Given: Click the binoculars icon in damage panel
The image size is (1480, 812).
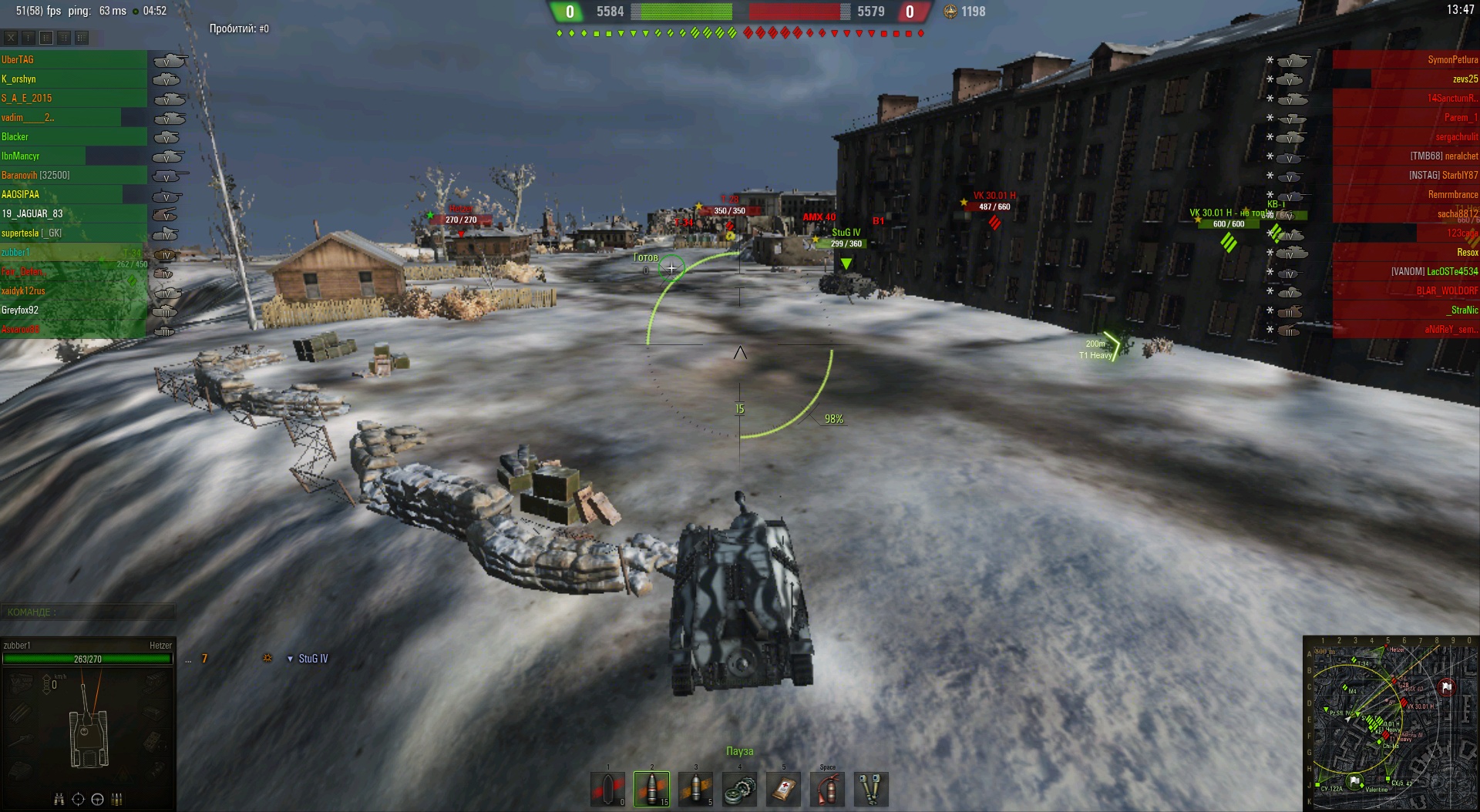Looking at the screenshot, I should coord(59,799).
